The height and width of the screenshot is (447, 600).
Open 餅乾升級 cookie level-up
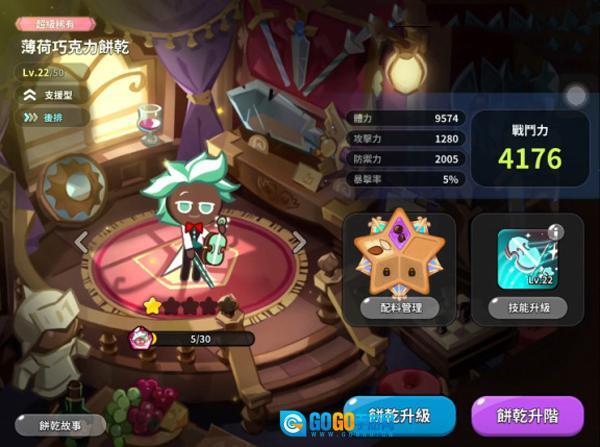point(401,412)
